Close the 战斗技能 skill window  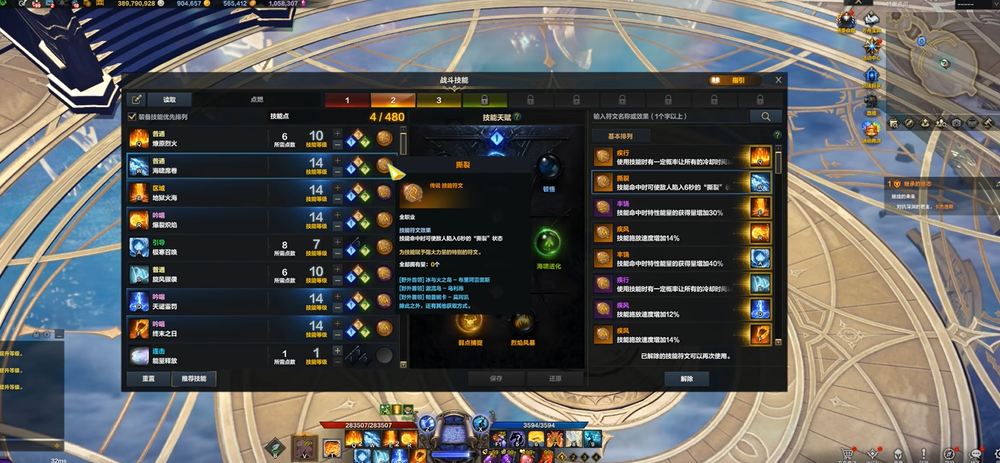tap(778, 80)
